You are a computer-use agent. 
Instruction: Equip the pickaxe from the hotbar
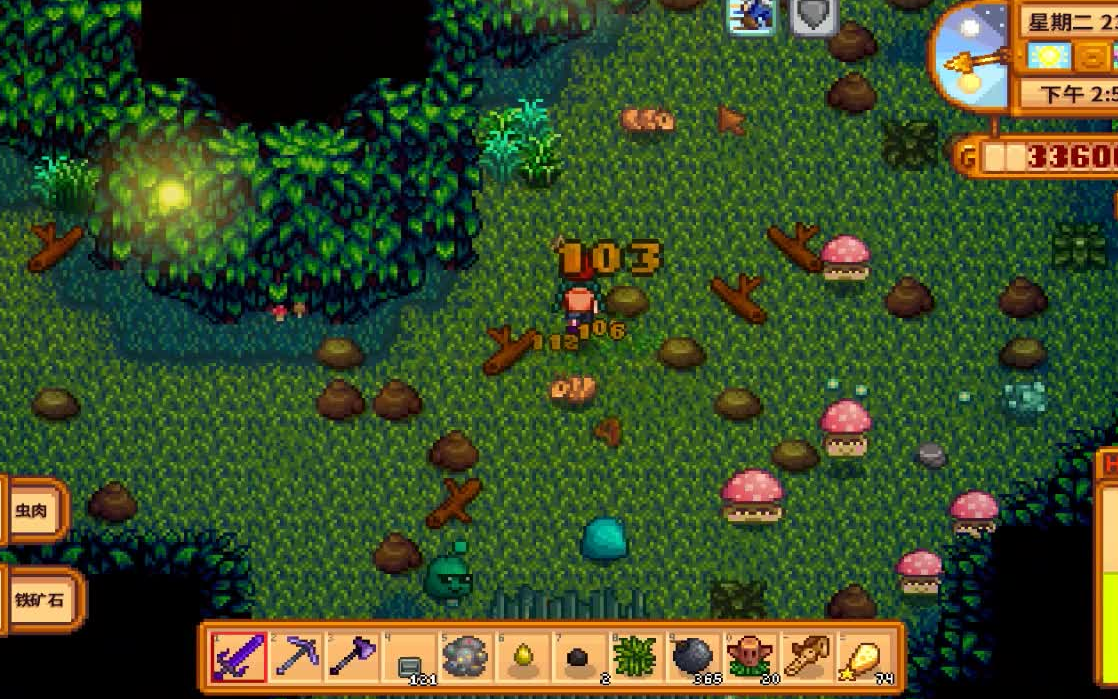click(296, 657)
